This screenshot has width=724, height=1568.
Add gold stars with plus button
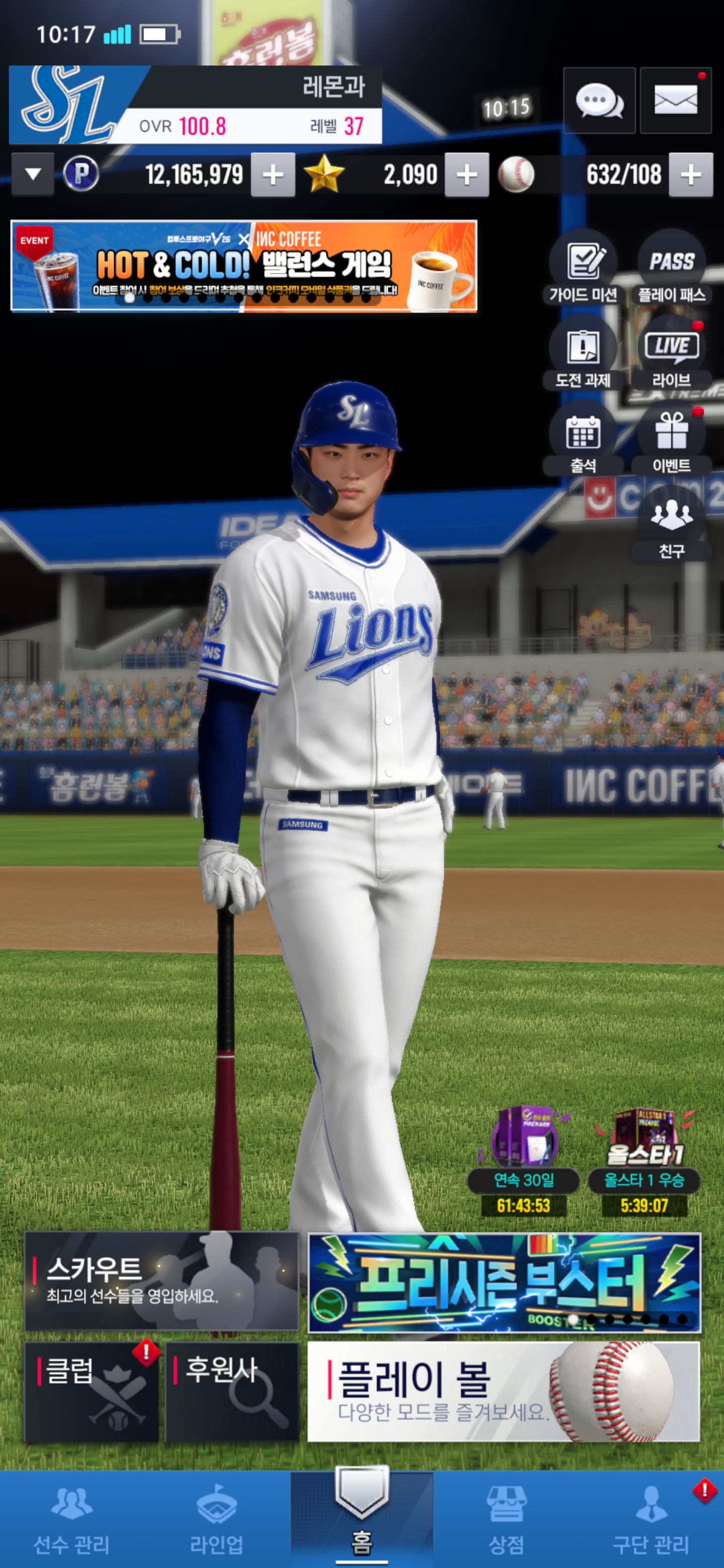(x=467, y=175)
